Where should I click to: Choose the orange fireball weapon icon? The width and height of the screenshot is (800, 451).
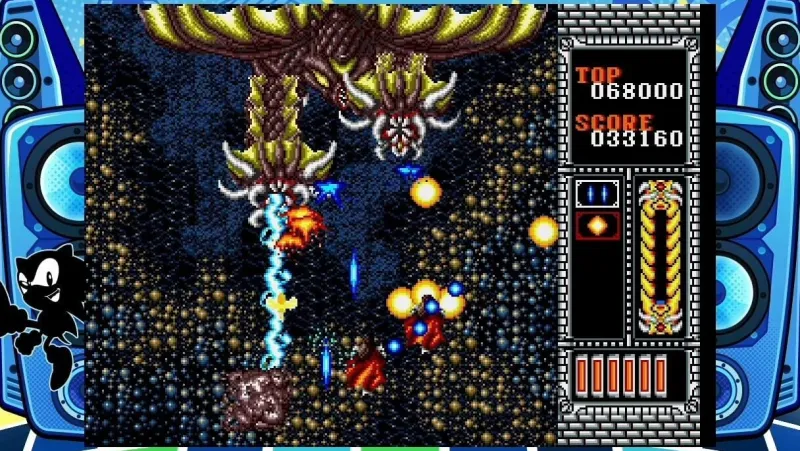(597, 225)
